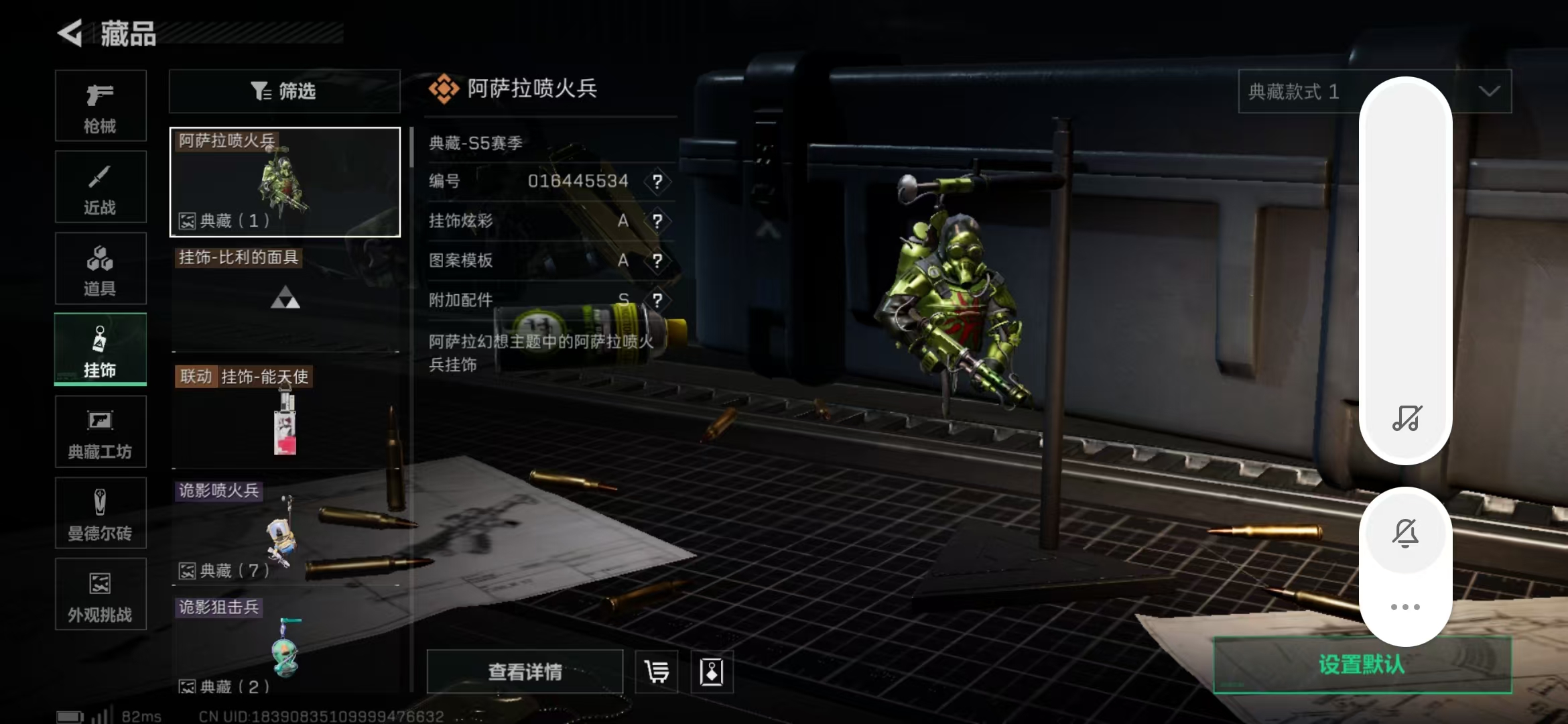Expand the floating sidebar more options menu
Screen dimensions: 1568x724
click(x=1406, y=607)
